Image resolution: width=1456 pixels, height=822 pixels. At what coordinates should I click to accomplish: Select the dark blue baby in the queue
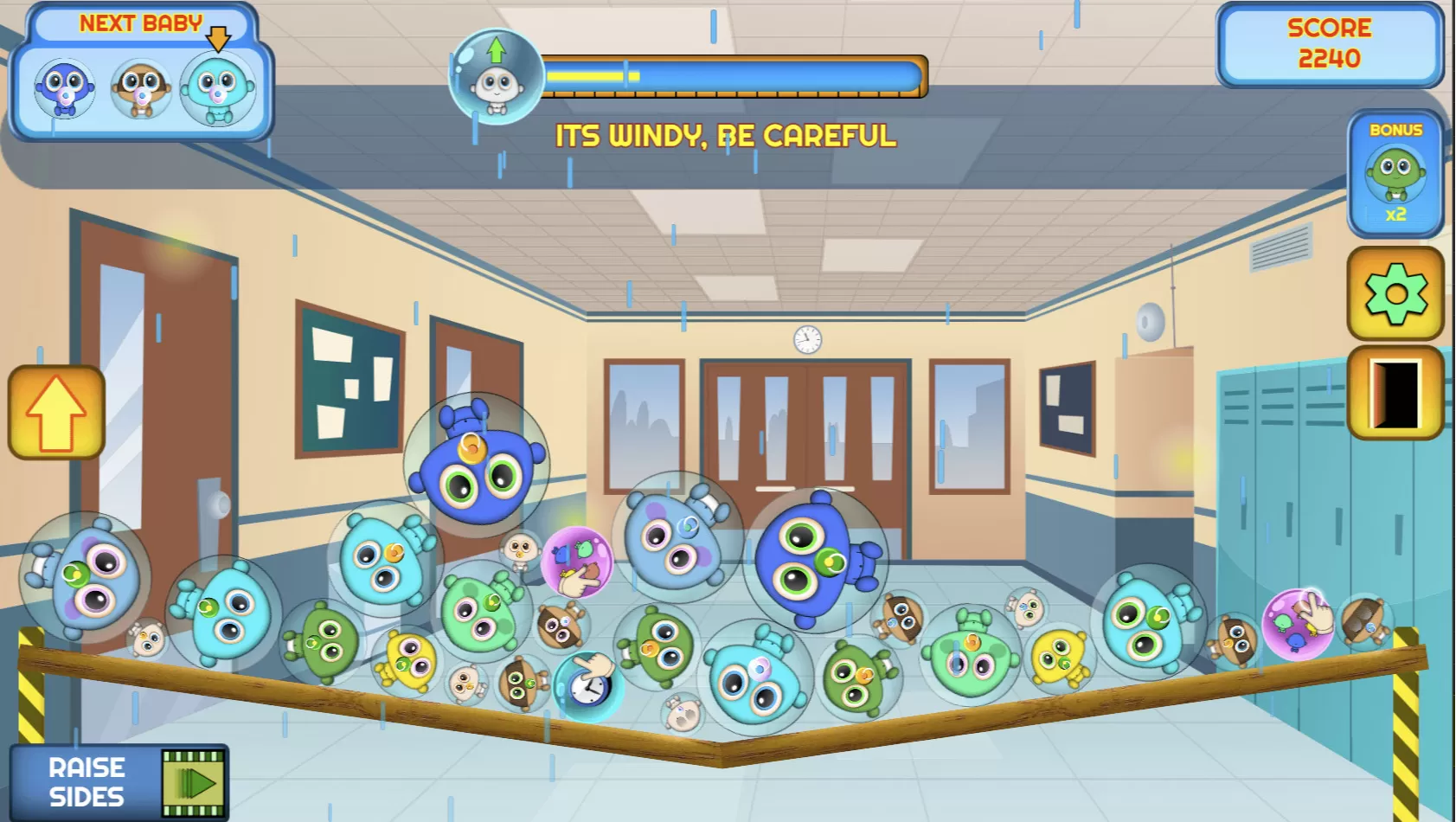point(64,89)
